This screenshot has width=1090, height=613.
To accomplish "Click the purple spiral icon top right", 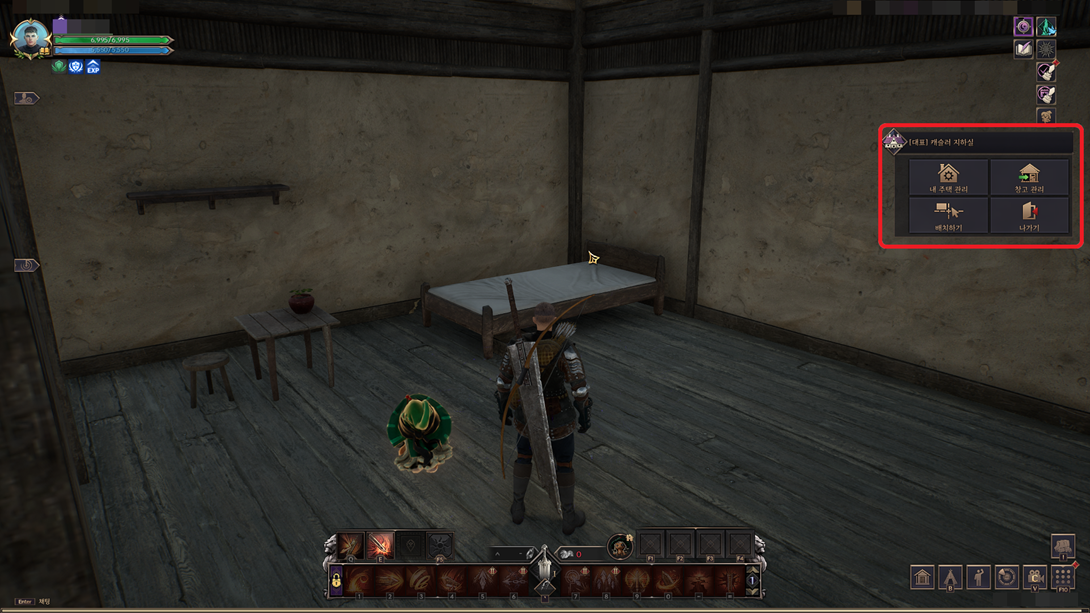I will [x=1023, y=26].
